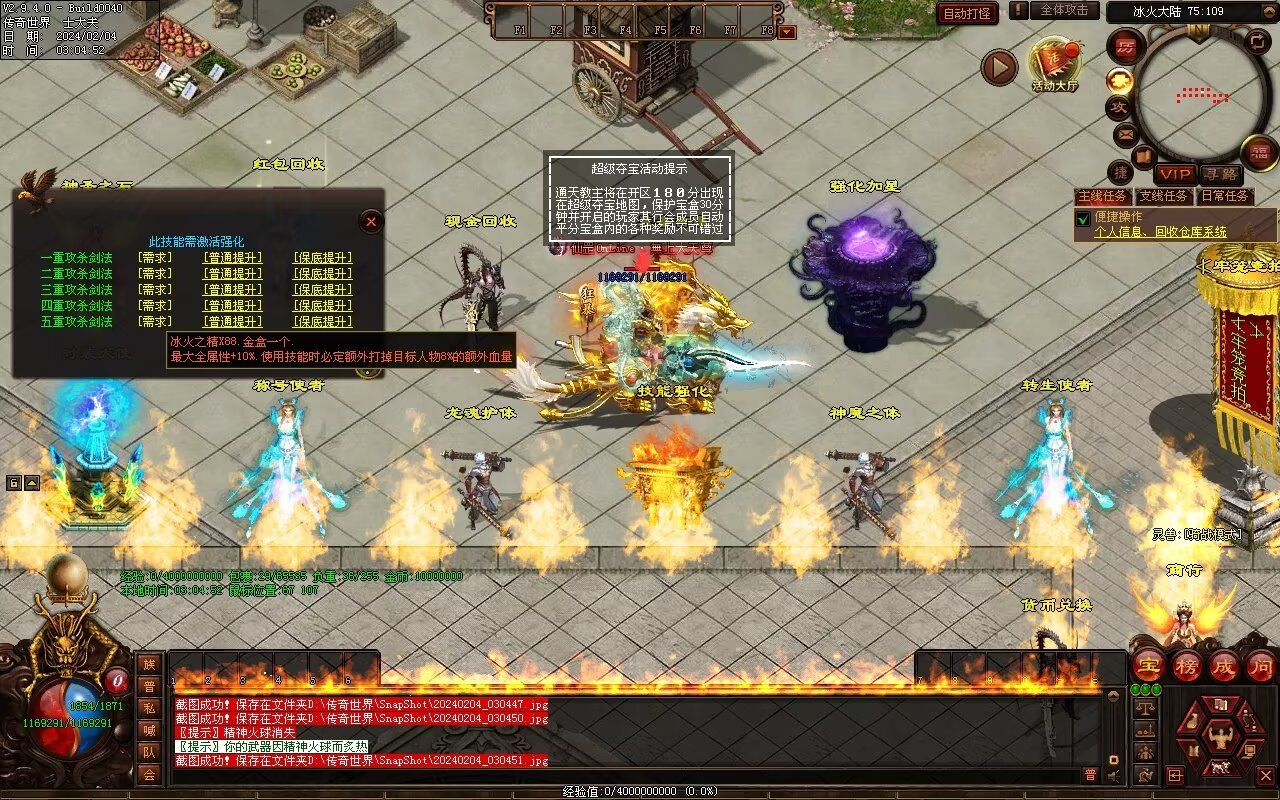Toggle the 自动打怪 auto-fight button
This screenshot has width=1280, height=800.
(968, 13)
